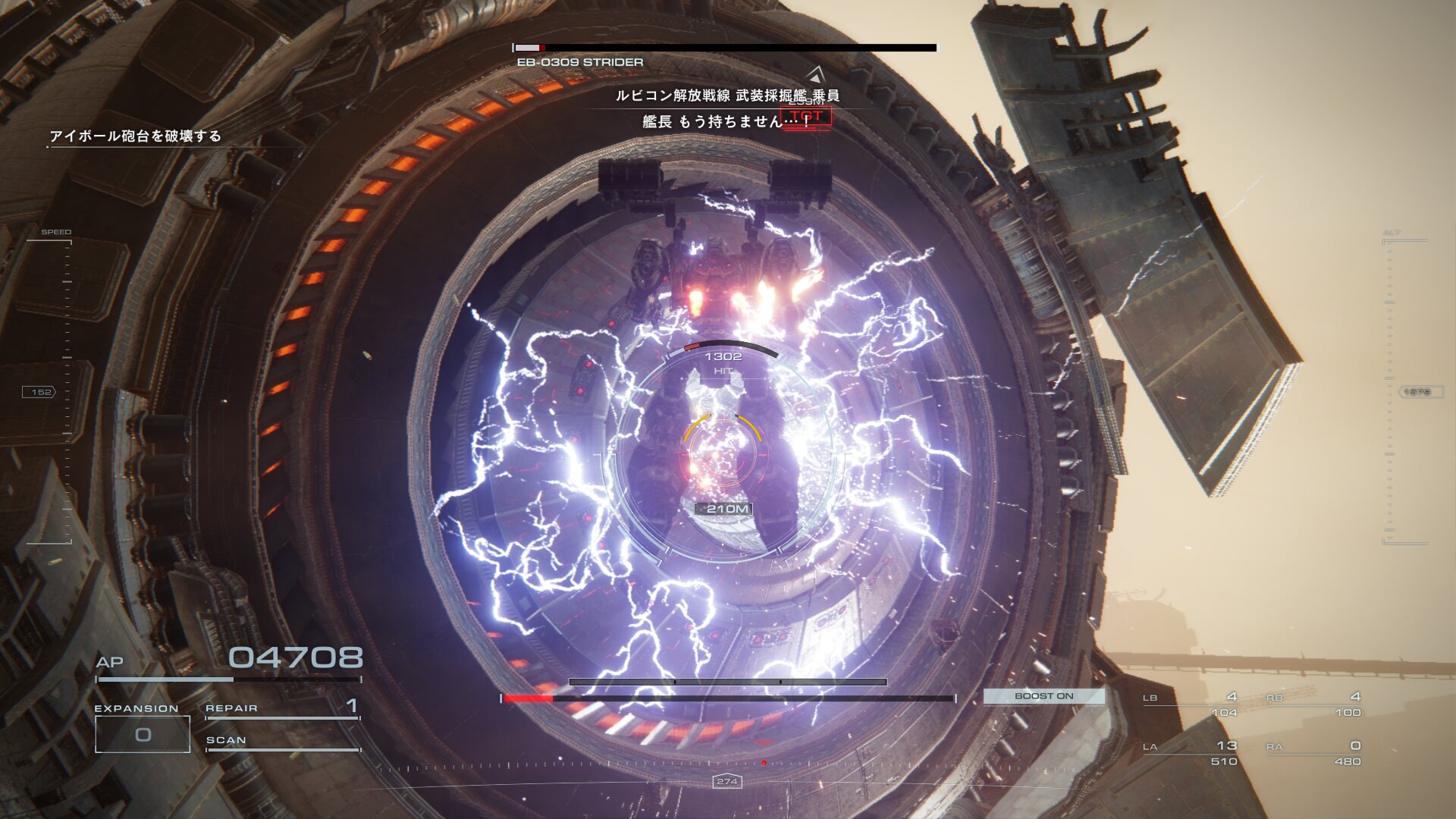Use the REPAIR kit entry
This screenshot has height=819, width=1456.
282,708
